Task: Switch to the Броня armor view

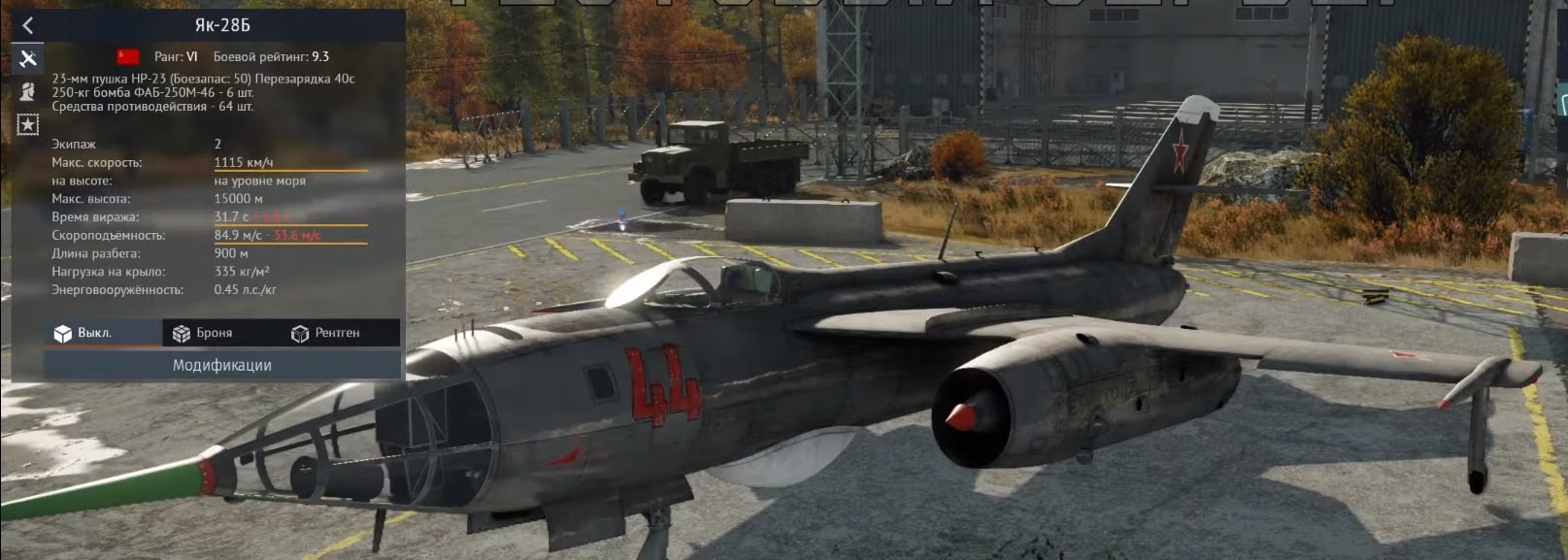Action: tap(203, 333)
